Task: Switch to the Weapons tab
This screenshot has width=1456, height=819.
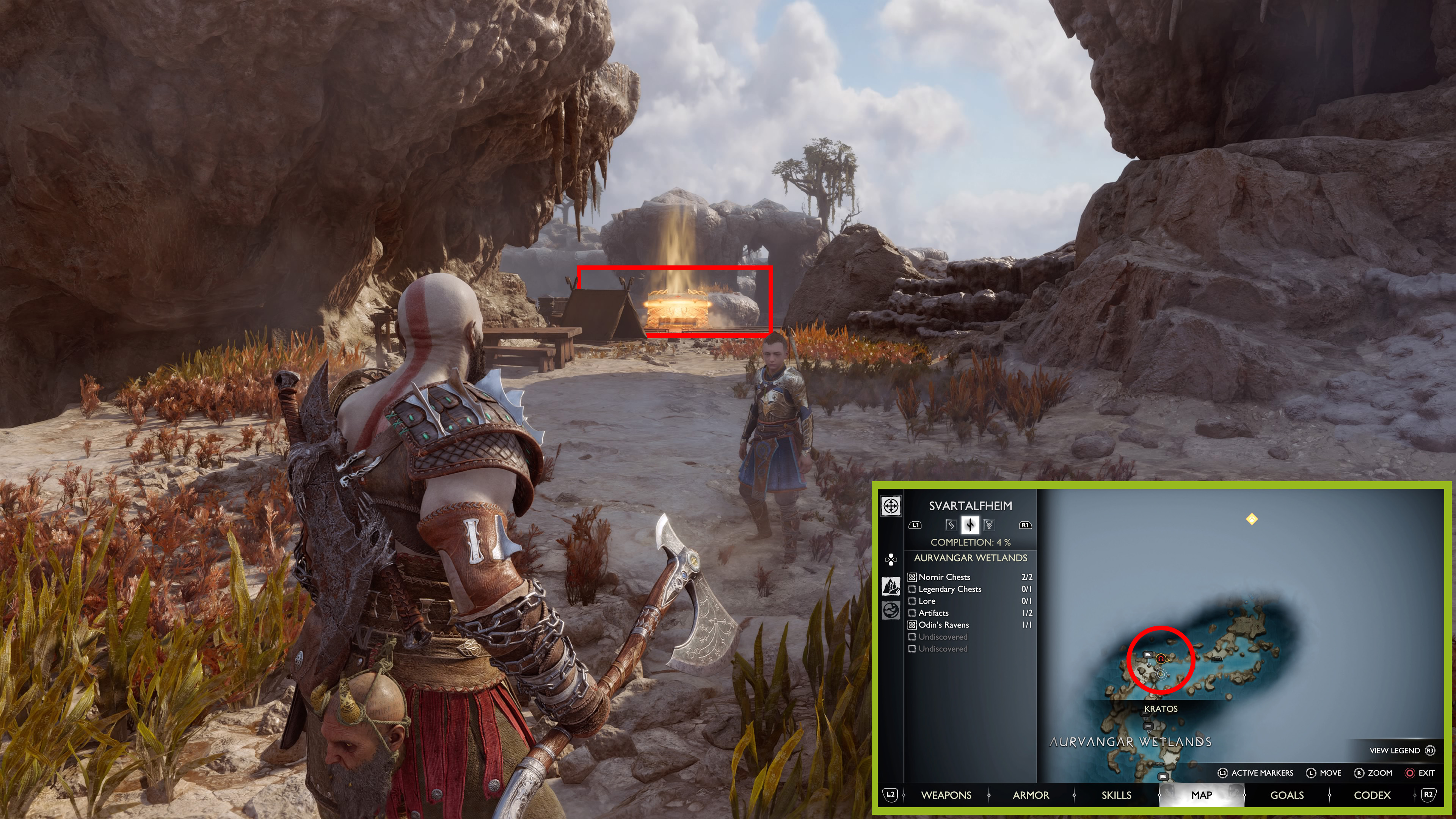Action: 946,795
